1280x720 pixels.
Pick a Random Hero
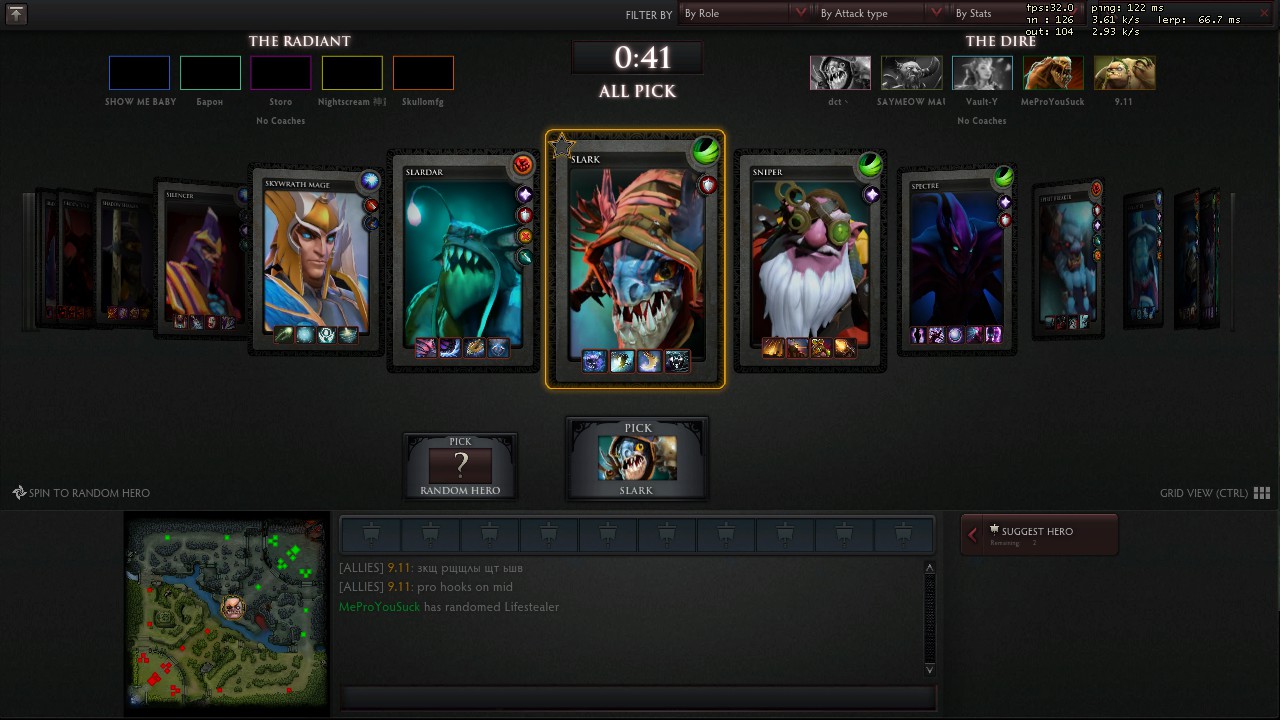click(x=460, y=465)
